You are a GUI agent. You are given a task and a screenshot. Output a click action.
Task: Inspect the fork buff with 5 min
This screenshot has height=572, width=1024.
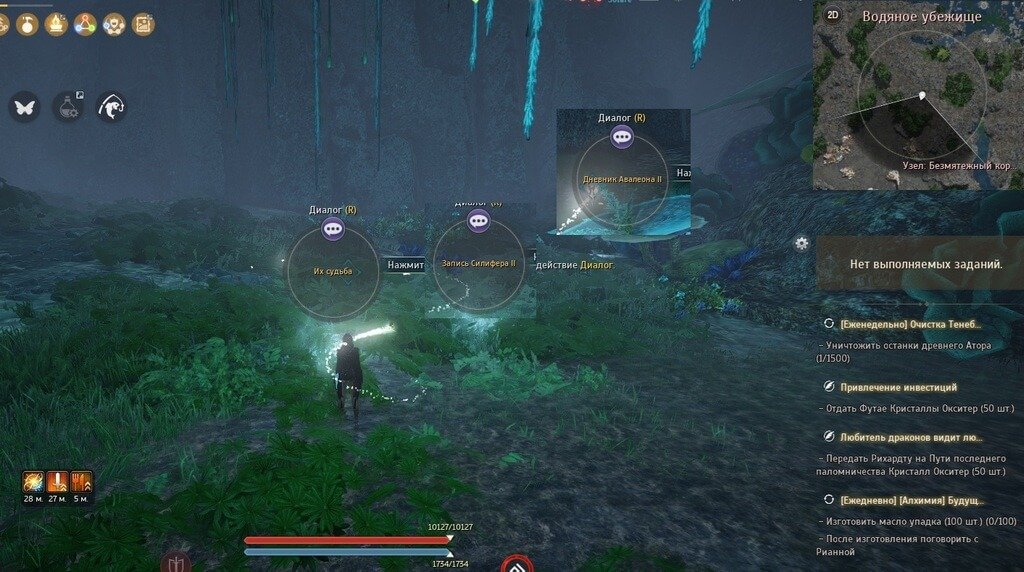click(82, 482)
